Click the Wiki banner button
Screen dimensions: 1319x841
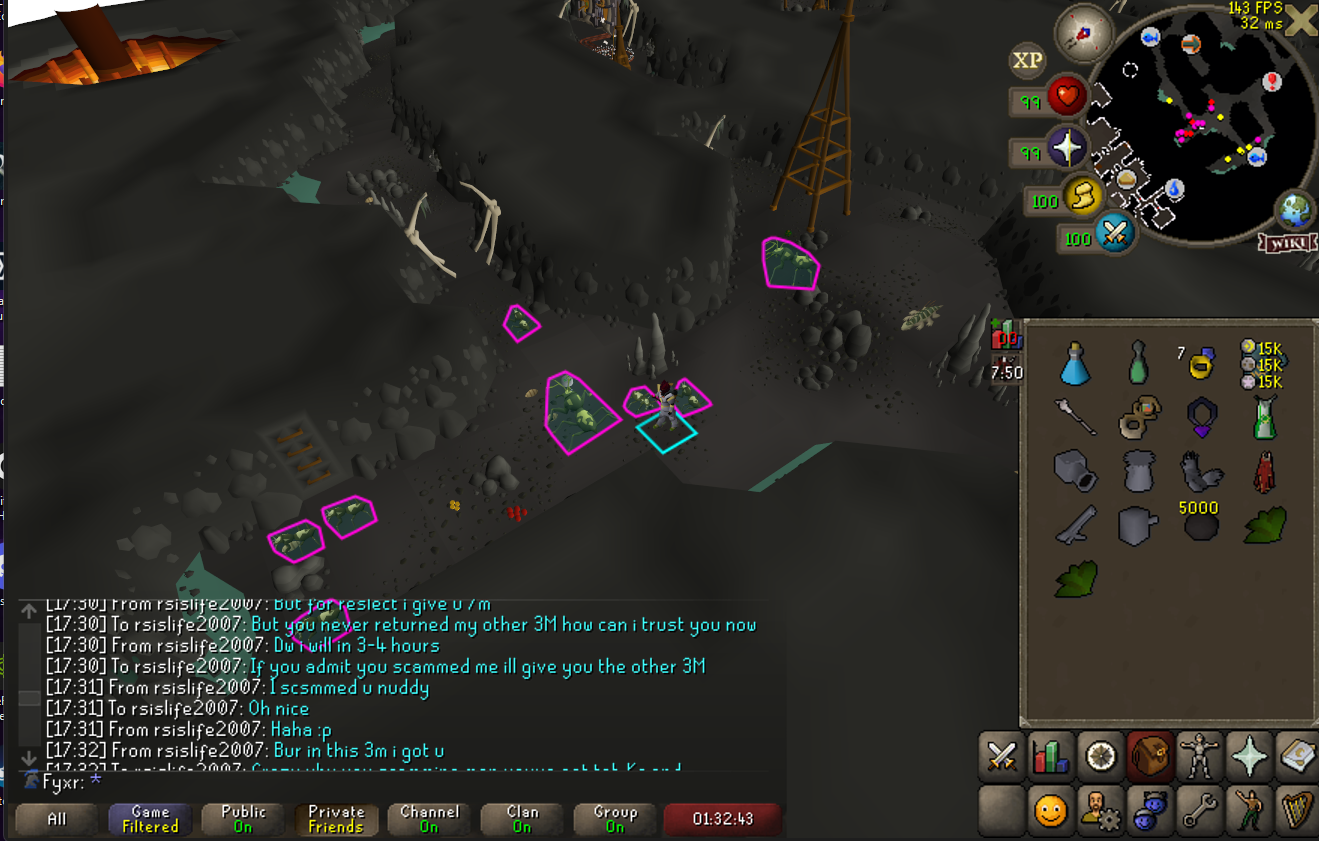(1288, 243)
